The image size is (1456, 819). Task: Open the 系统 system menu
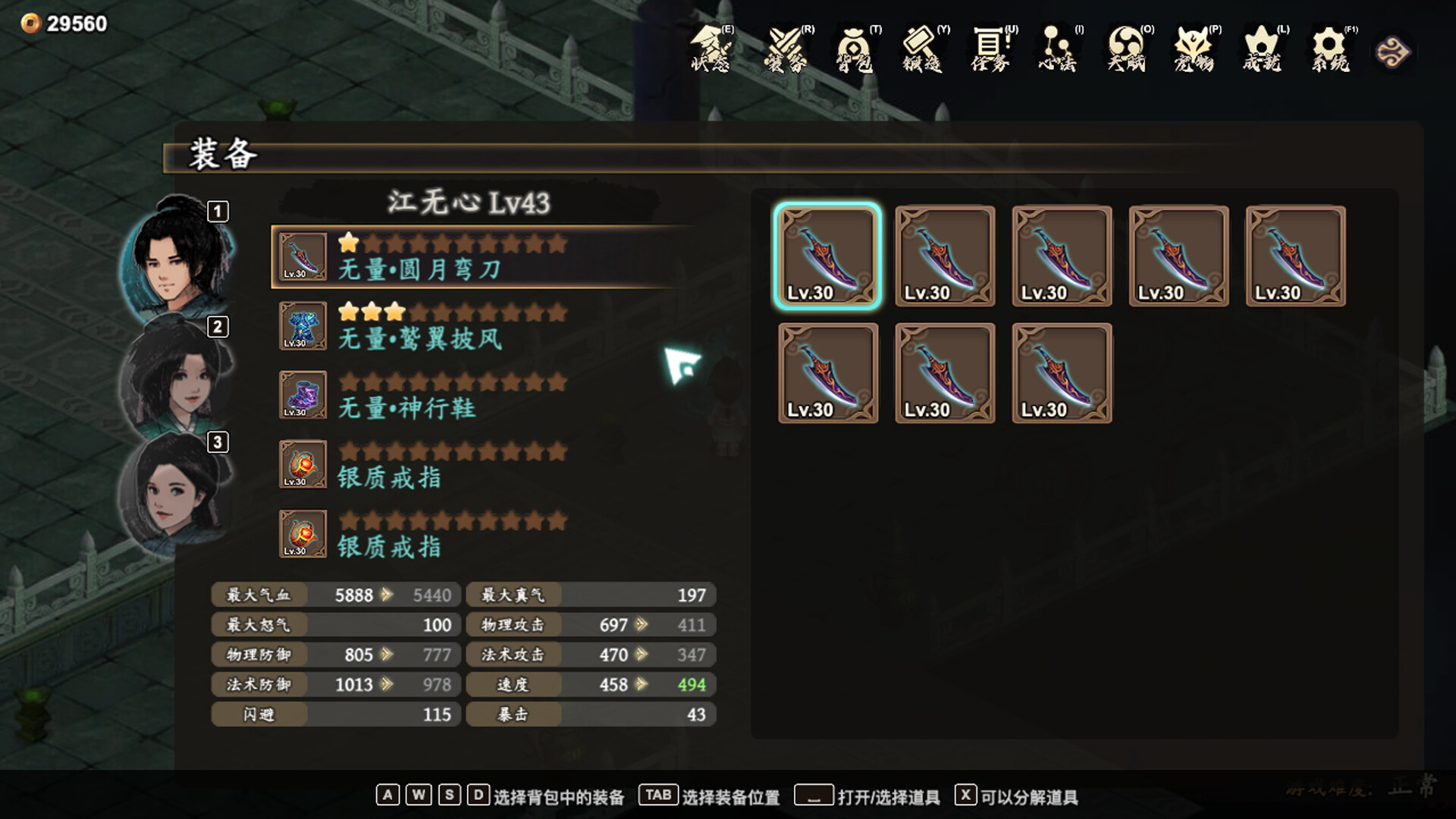[x=1329, y=53]
